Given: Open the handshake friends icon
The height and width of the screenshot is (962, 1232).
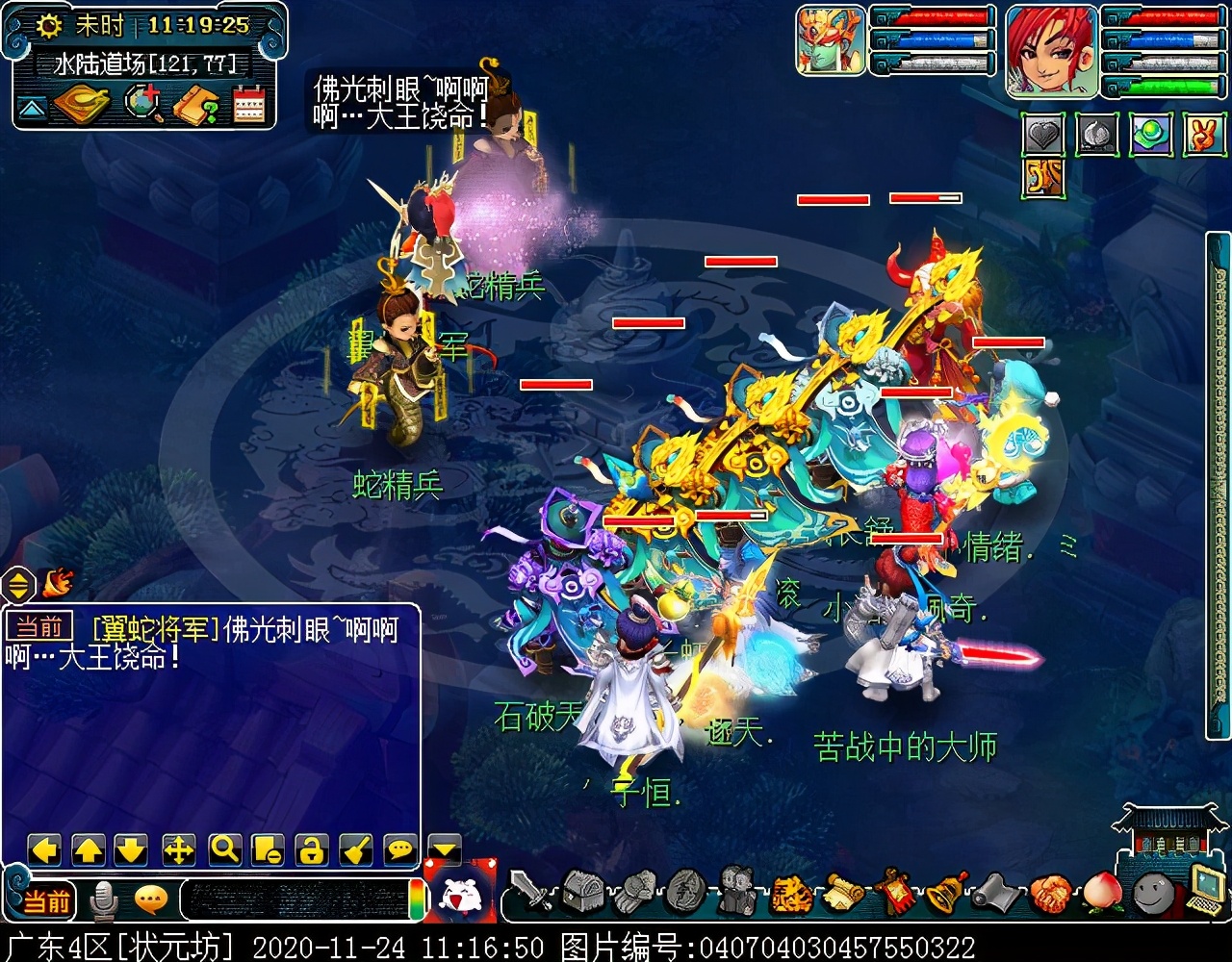Looking at the screenshot, I should 1050,894.
